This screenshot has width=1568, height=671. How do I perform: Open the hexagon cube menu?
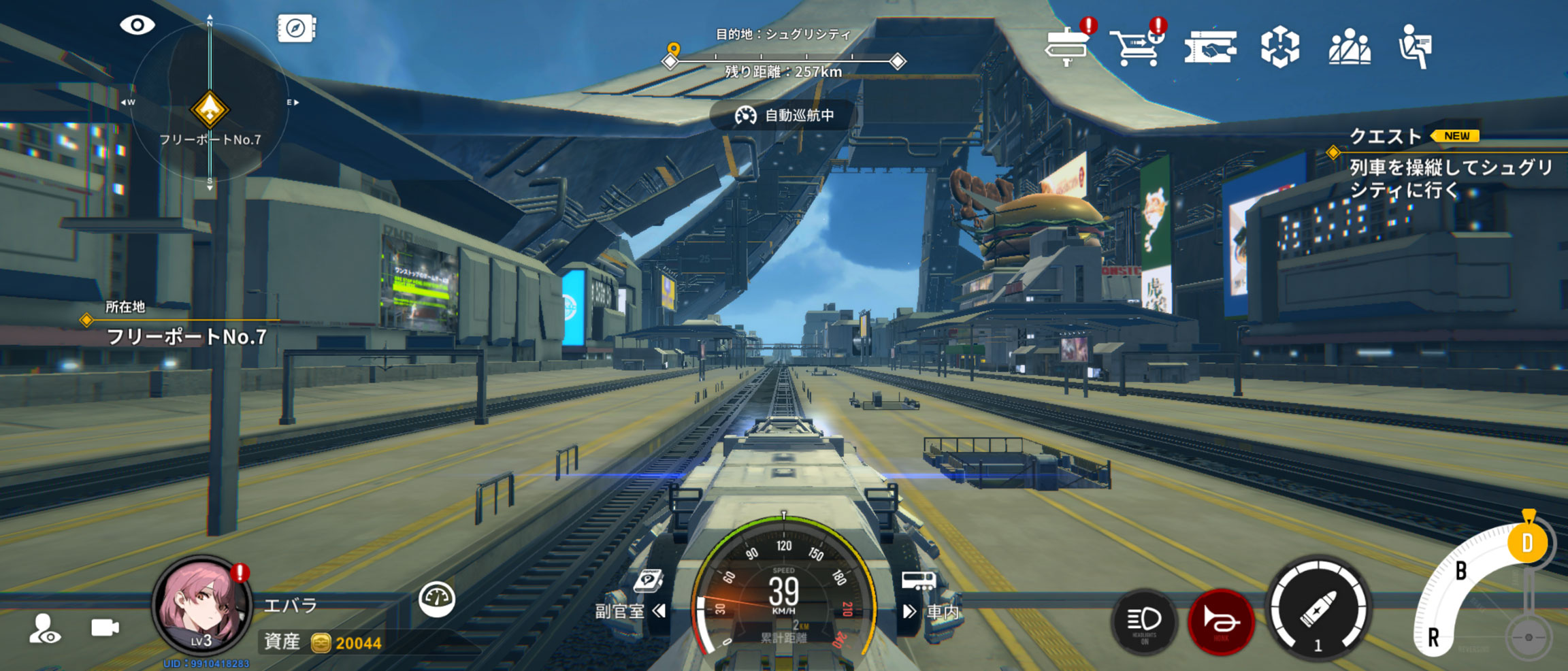pyautogui.click(x=1279, y=47)
